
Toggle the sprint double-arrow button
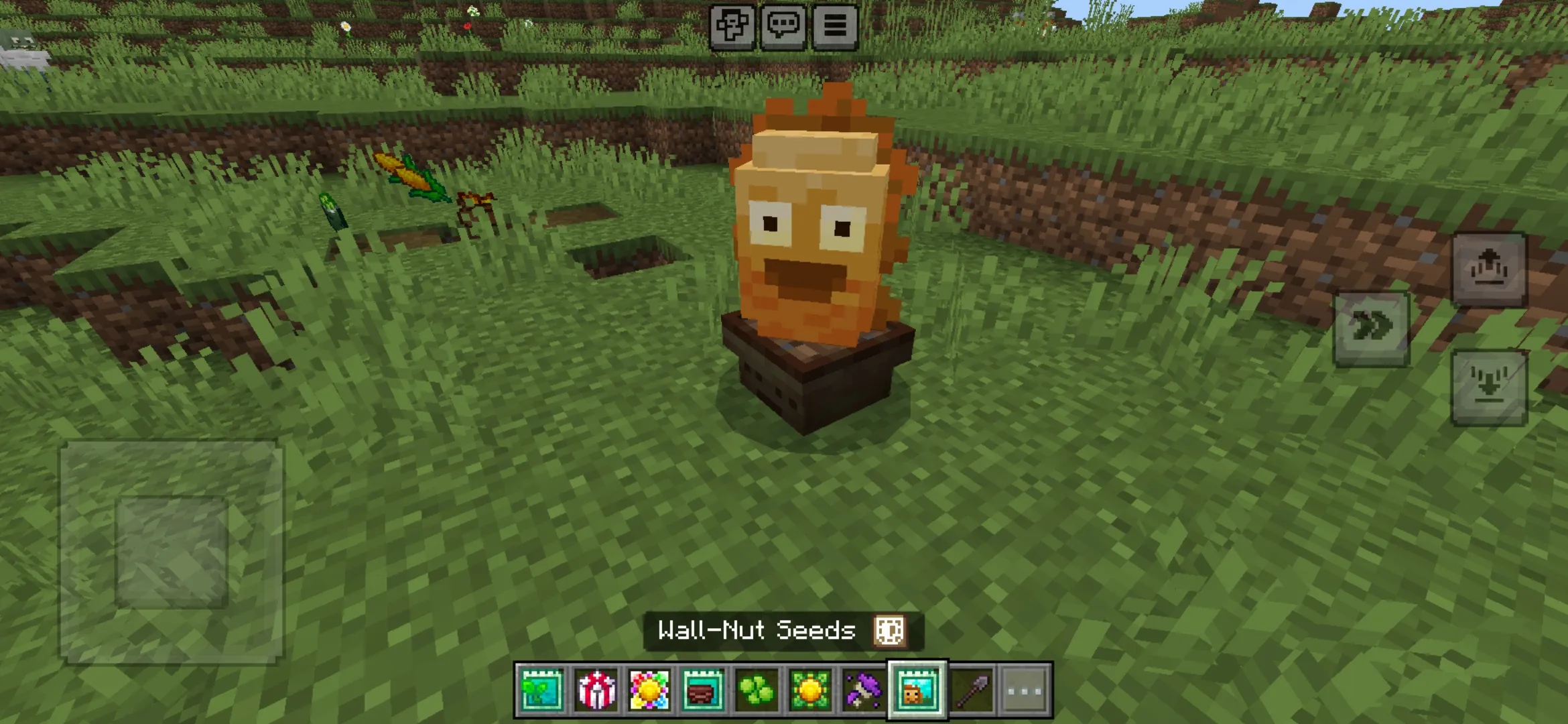(1372, 328)
